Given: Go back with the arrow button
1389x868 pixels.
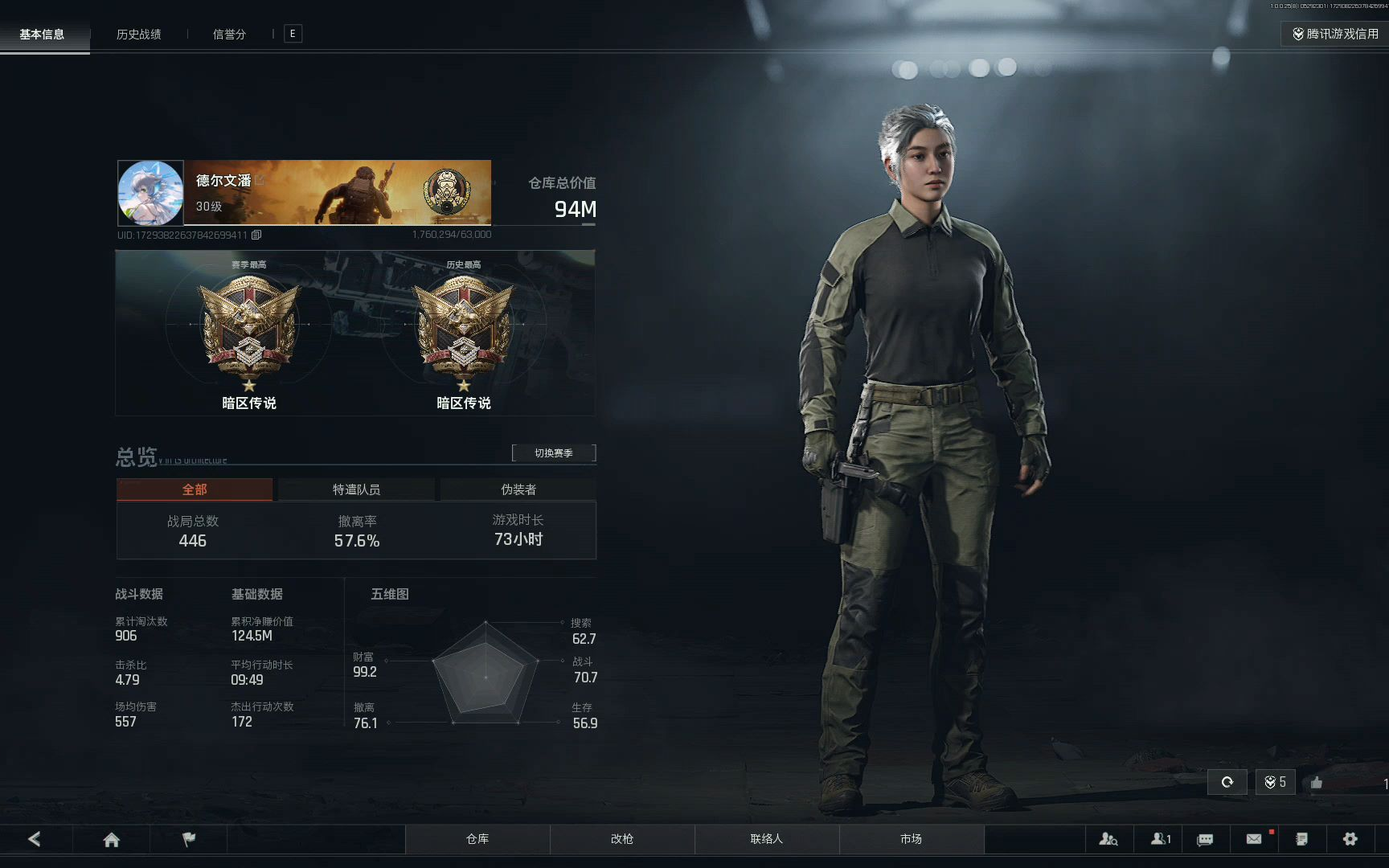Looking at the screenshot, I should (x=35, y=839).
